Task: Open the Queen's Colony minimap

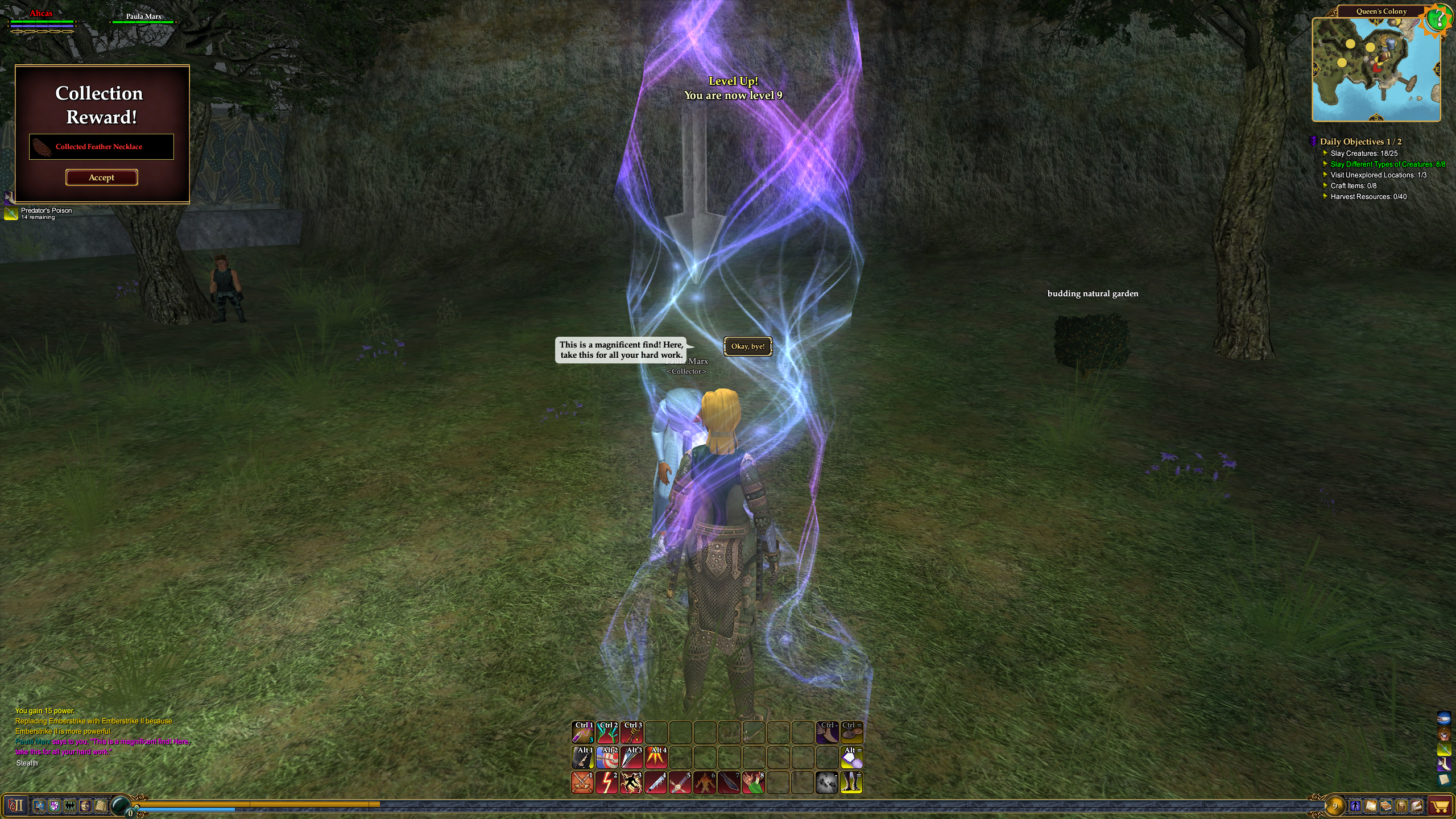Action: click(1376, 69)
